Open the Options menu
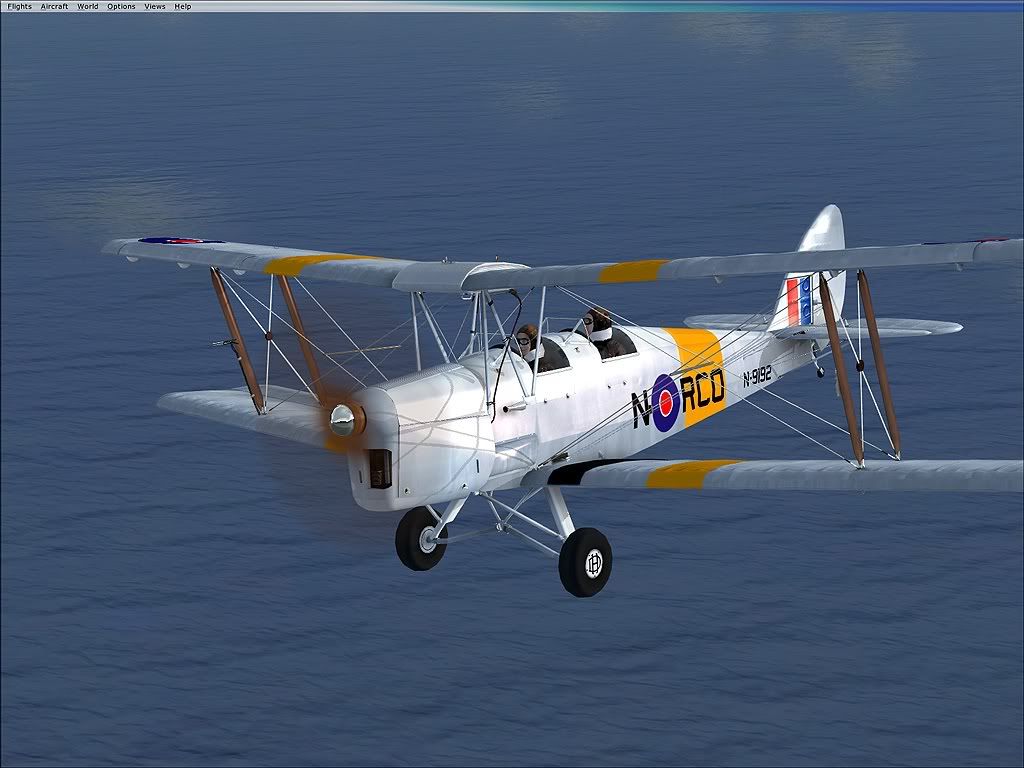This screenshot has width=1024, height=768. click(121, 6)
